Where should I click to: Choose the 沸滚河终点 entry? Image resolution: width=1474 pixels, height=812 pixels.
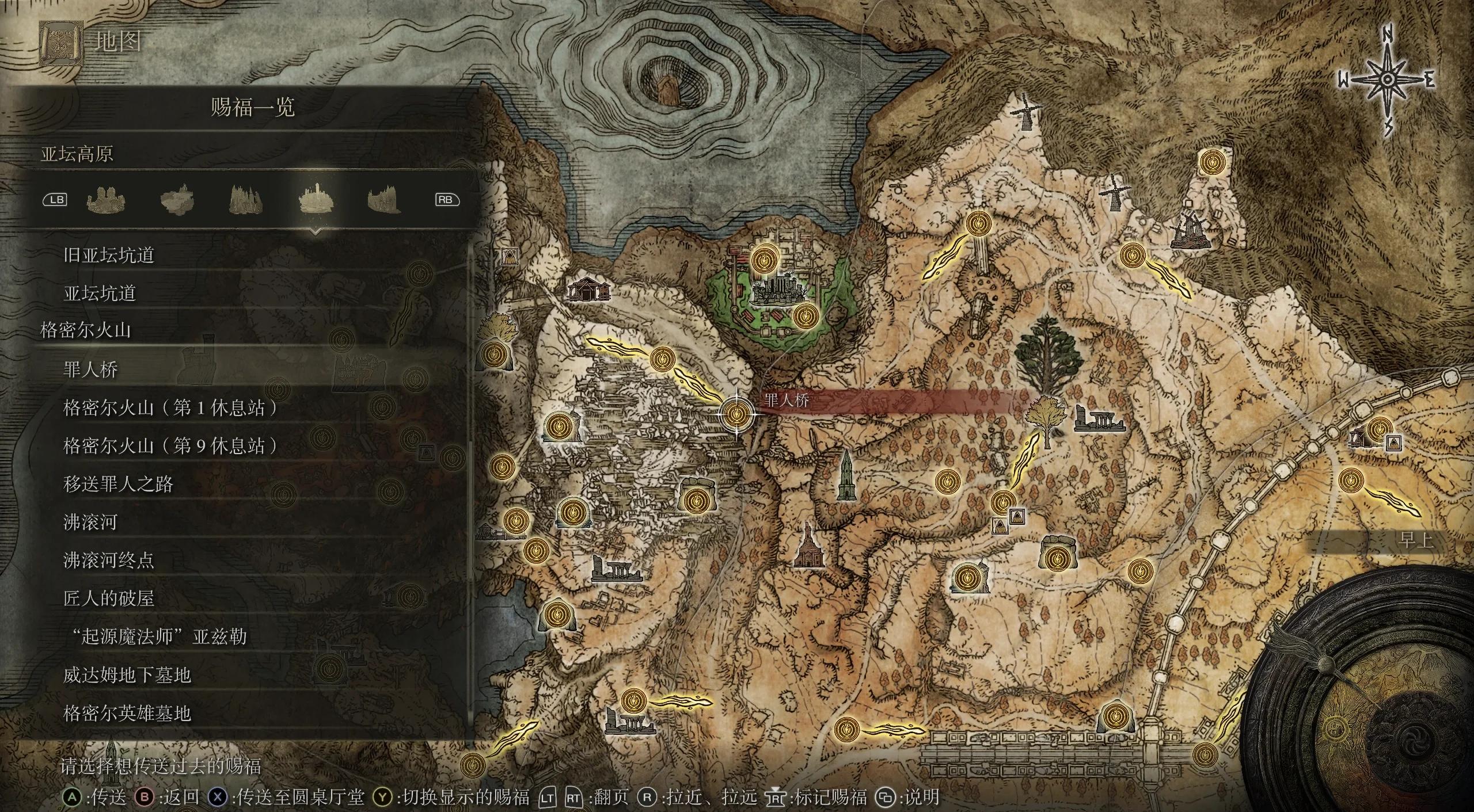tap(109, 560)
